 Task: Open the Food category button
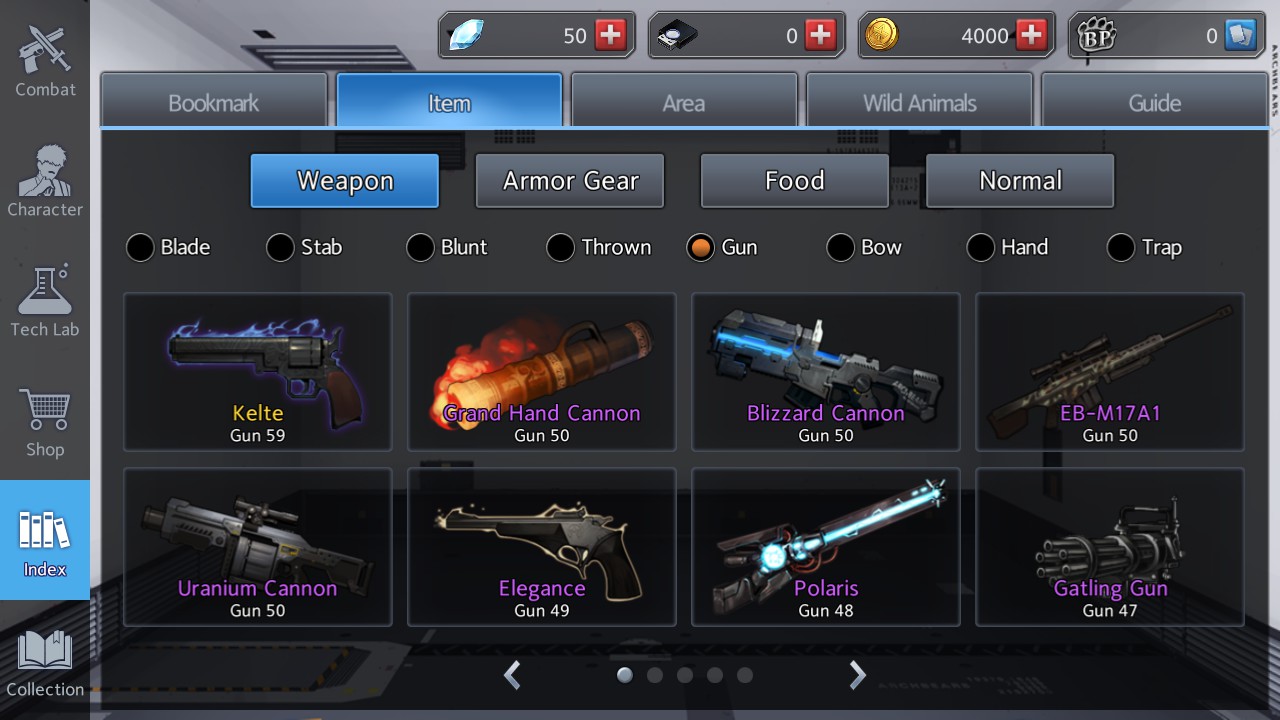[x=794, y=180]
